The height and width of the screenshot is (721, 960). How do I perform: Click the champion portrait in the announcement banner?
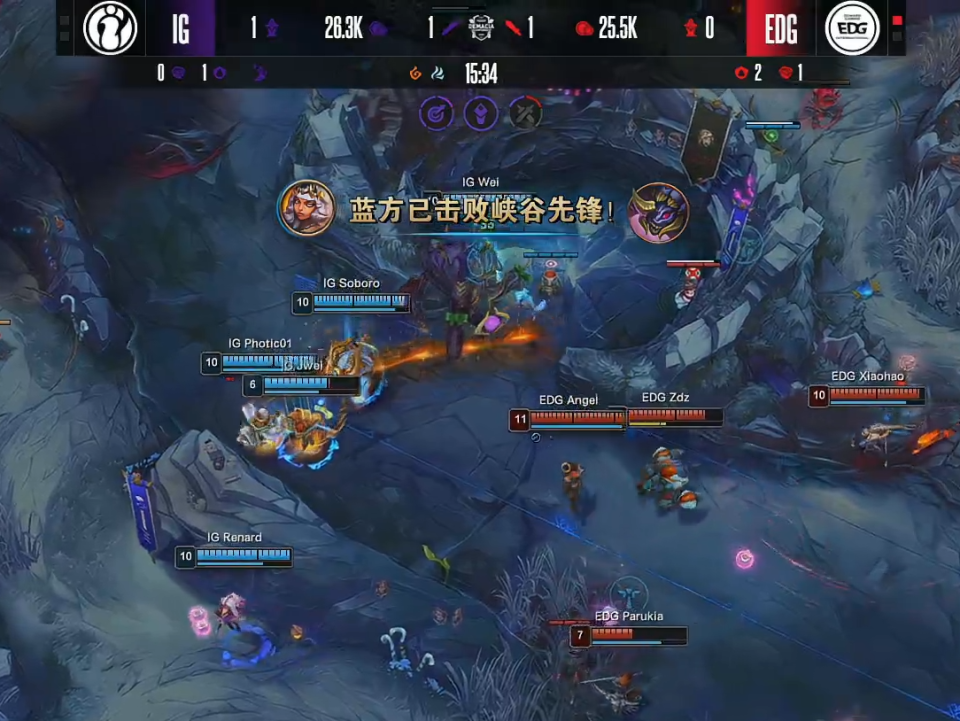click(x=307, y=209)
